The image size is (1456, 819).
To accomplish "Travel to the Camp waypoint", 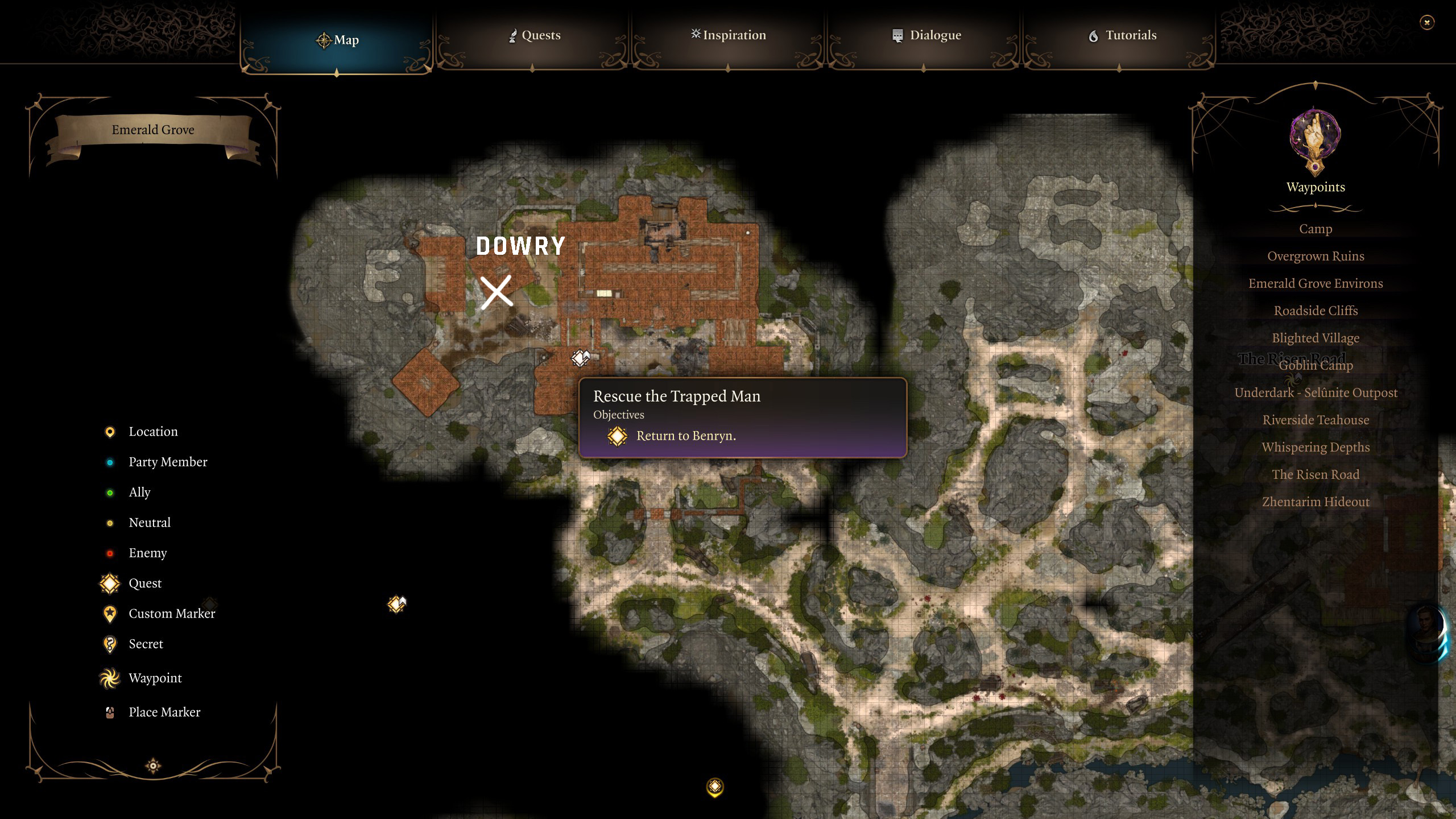I will click(1315, 229).
